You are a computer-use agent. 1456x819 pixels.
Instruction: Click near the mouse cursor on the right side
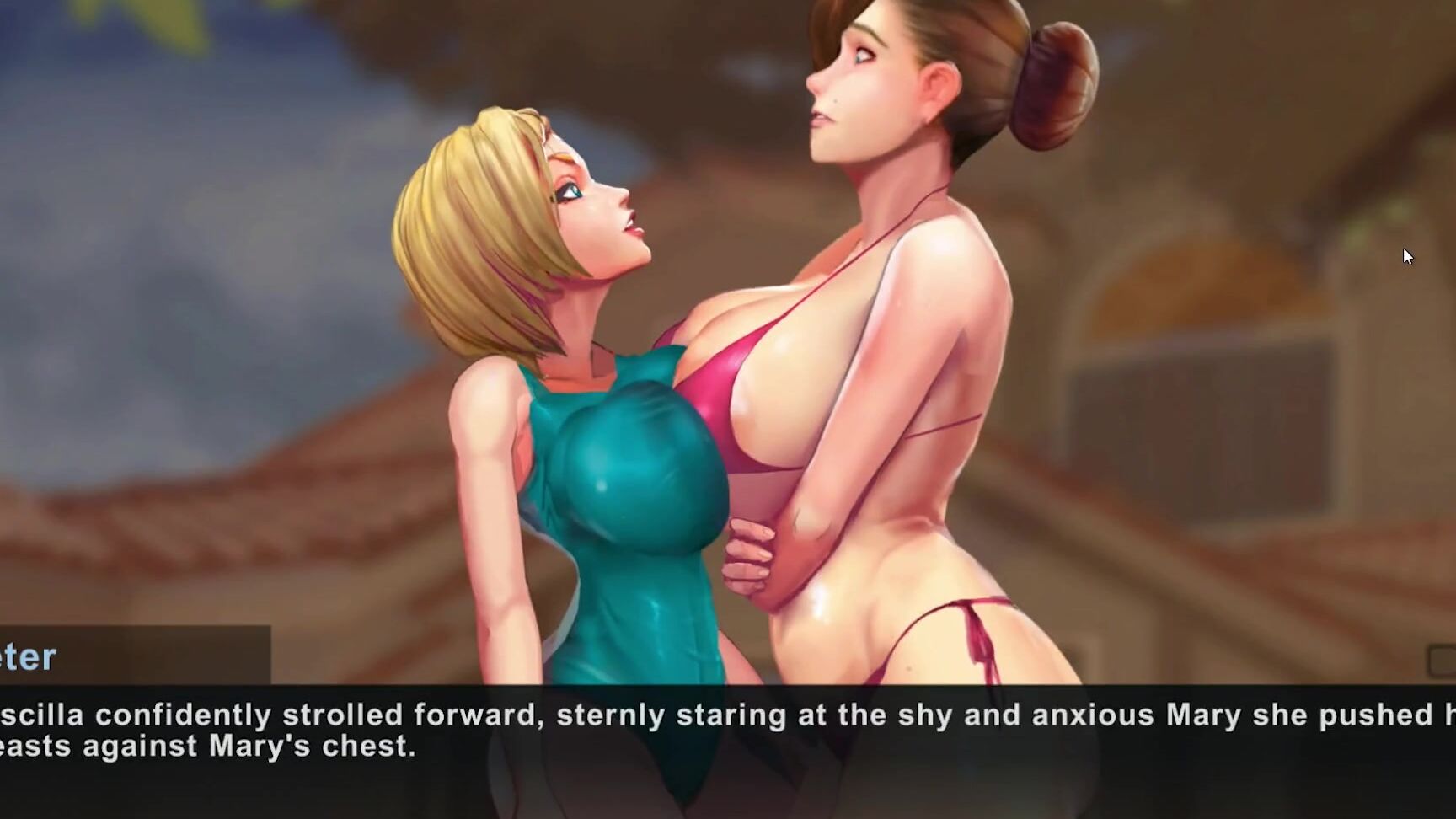1408,255
